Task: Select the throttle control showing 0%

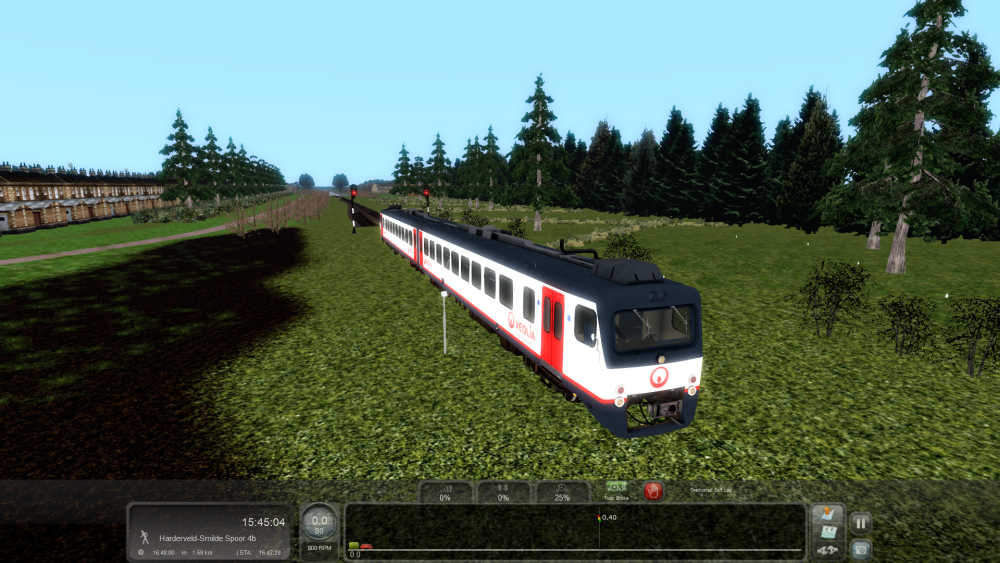Action: 445,492
